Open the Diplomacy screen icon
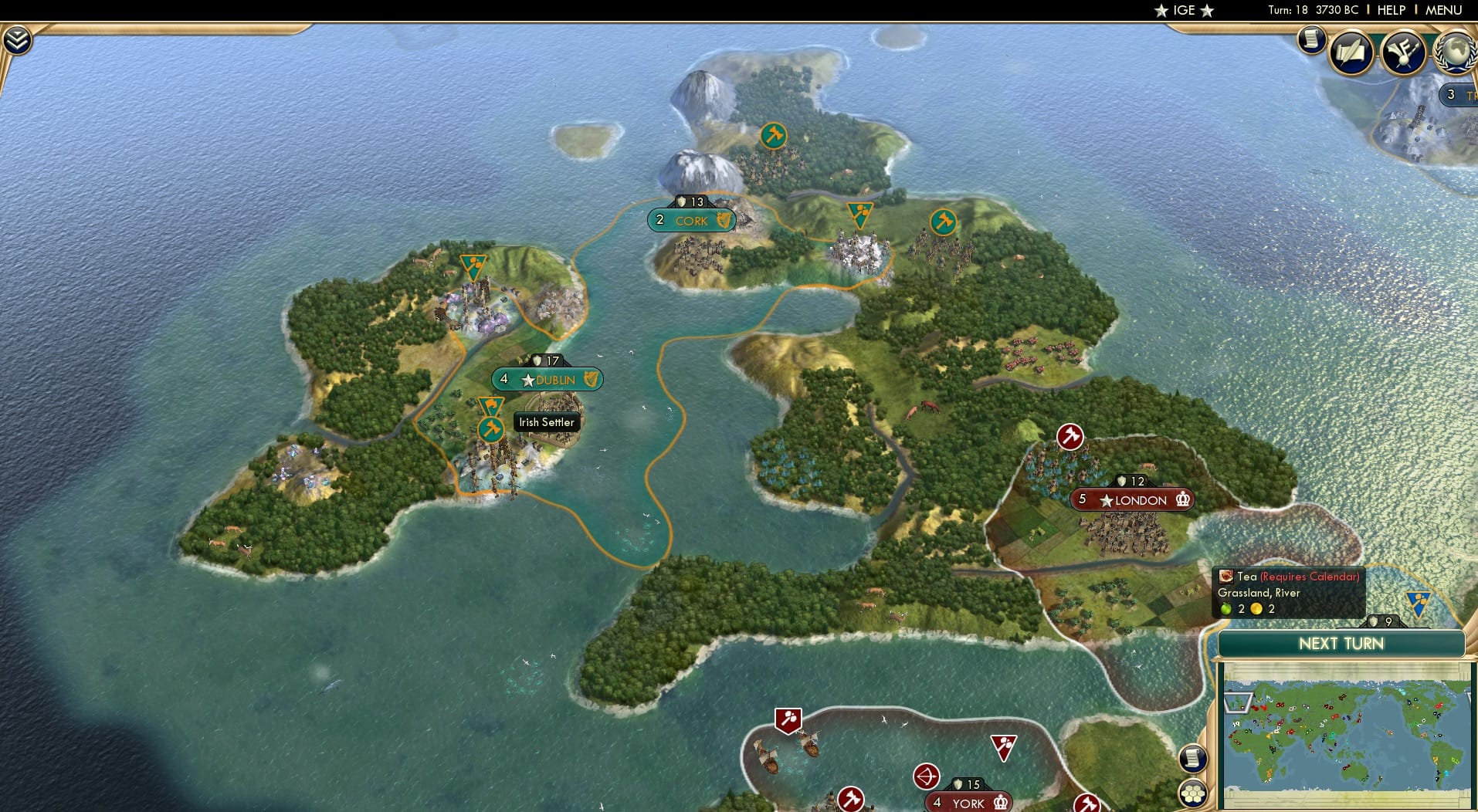The height and width of the screenshot is (812, 1478). pyautogui.click(x=1402, y=52)
